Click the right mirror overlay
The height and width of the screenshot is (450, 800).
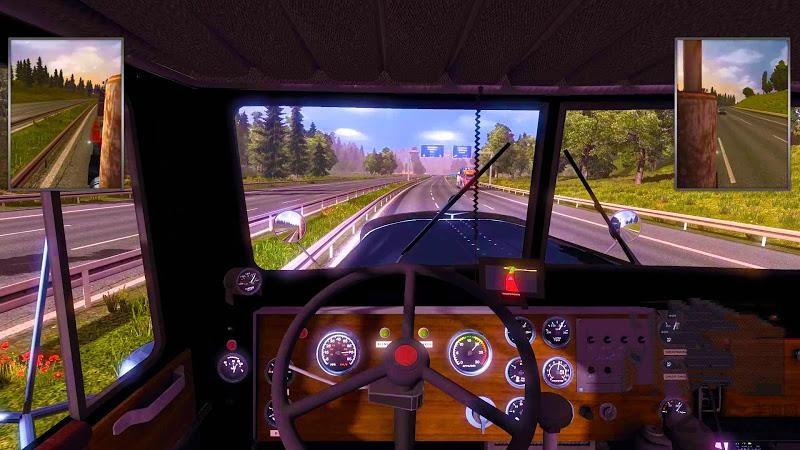coord(731,114)
